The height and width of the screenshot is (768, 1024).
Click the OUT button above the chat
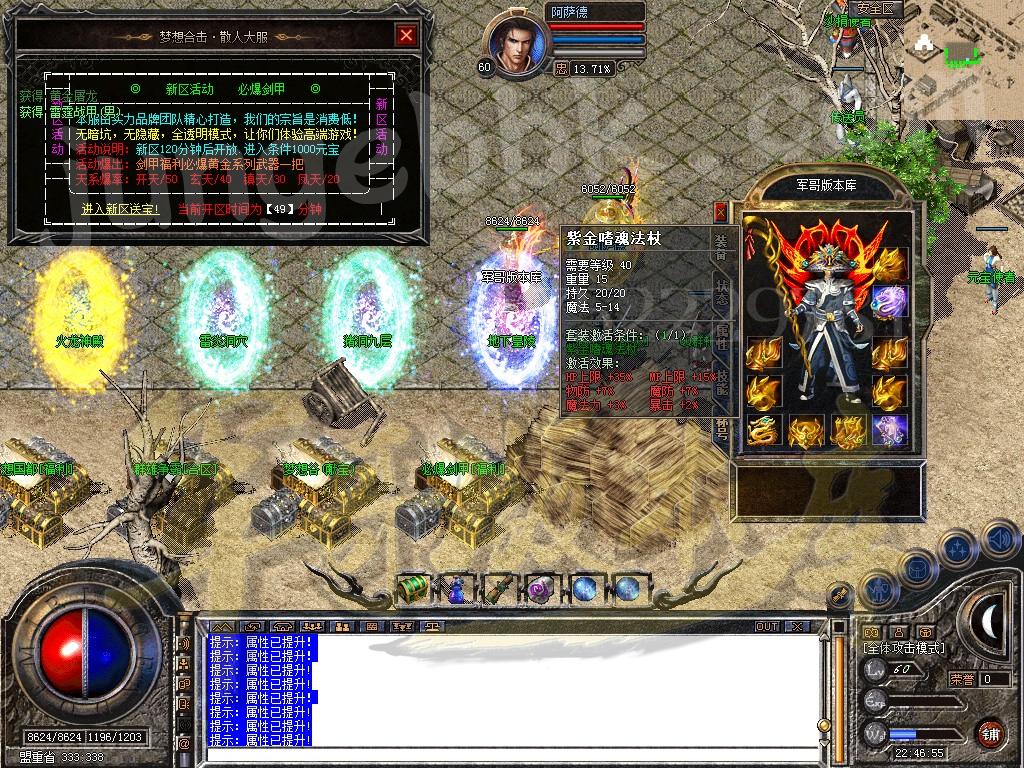pos(767,626)
